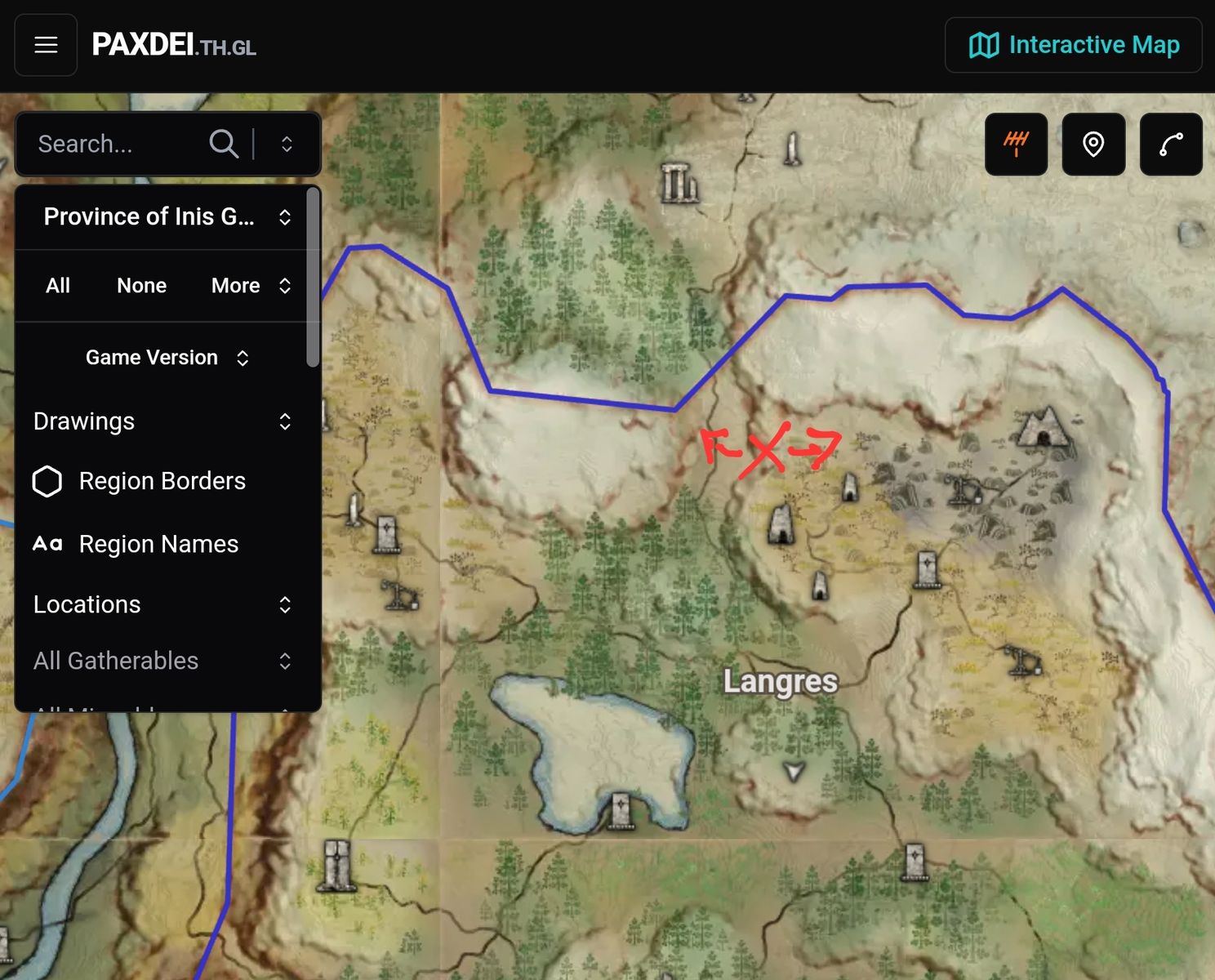Expand the search options chevron
Image resolution: width=1215 pixels, height=980 pixels.
click(287, 144)
